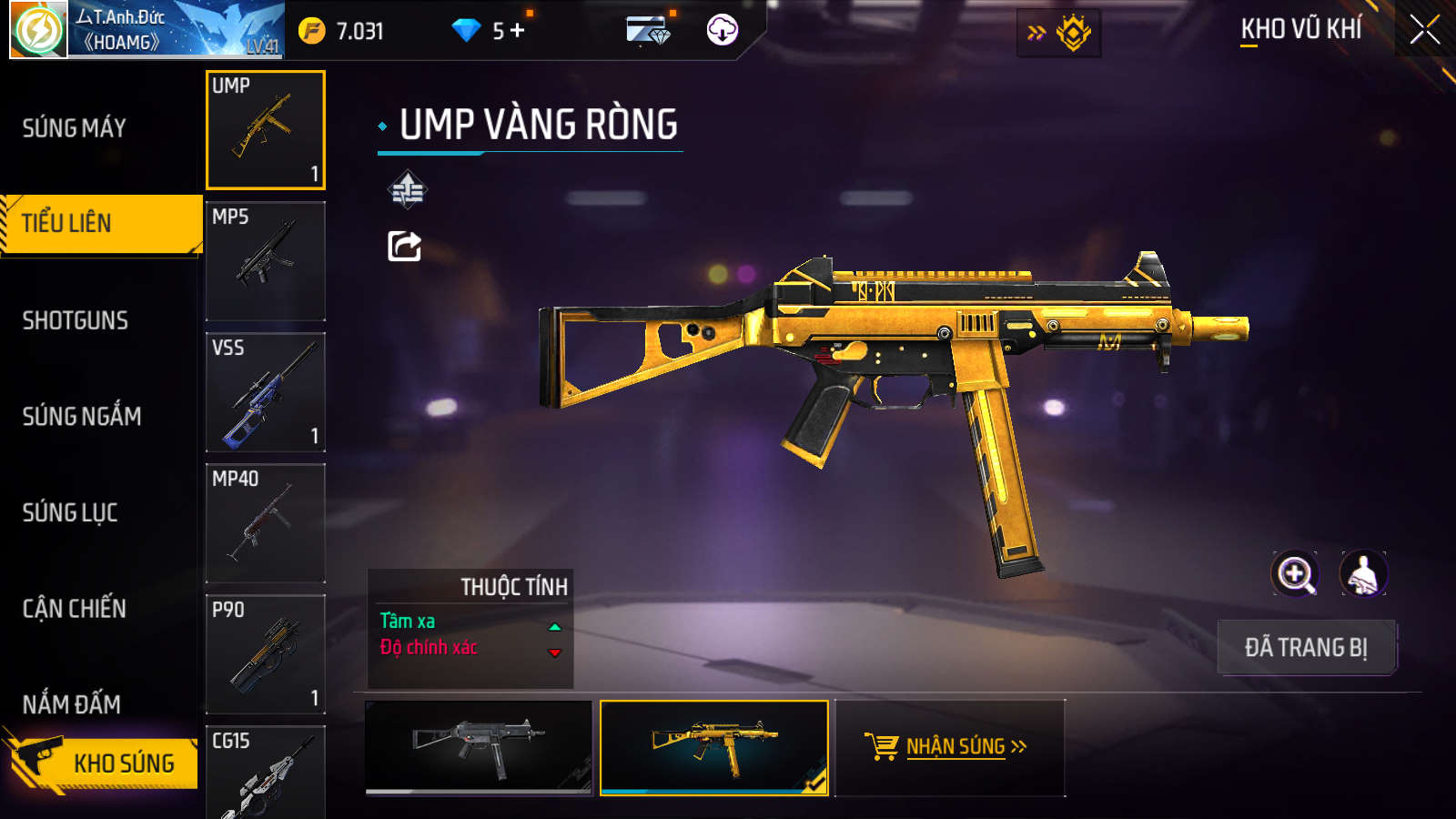Pick the MP40 weapon tile

pyautogui.click(x=266, y=523)
